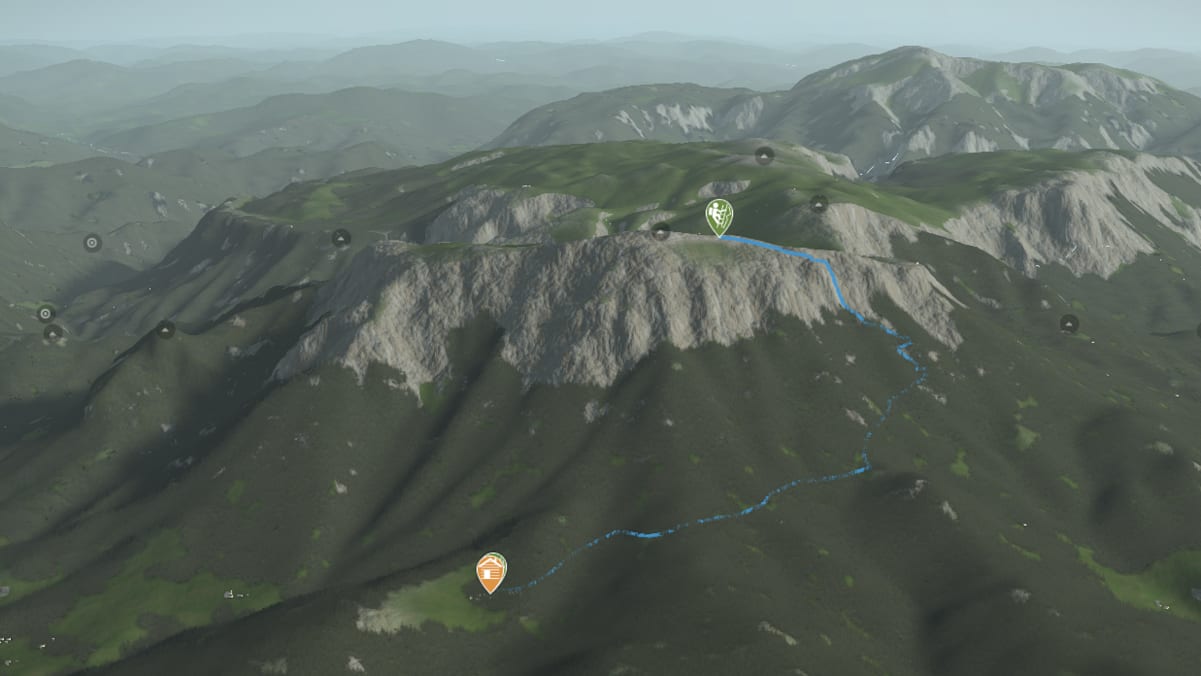Open the green climbing route marker
Image resolution: width=1201 pixels, height=676 pixels.
click(719, 215)
